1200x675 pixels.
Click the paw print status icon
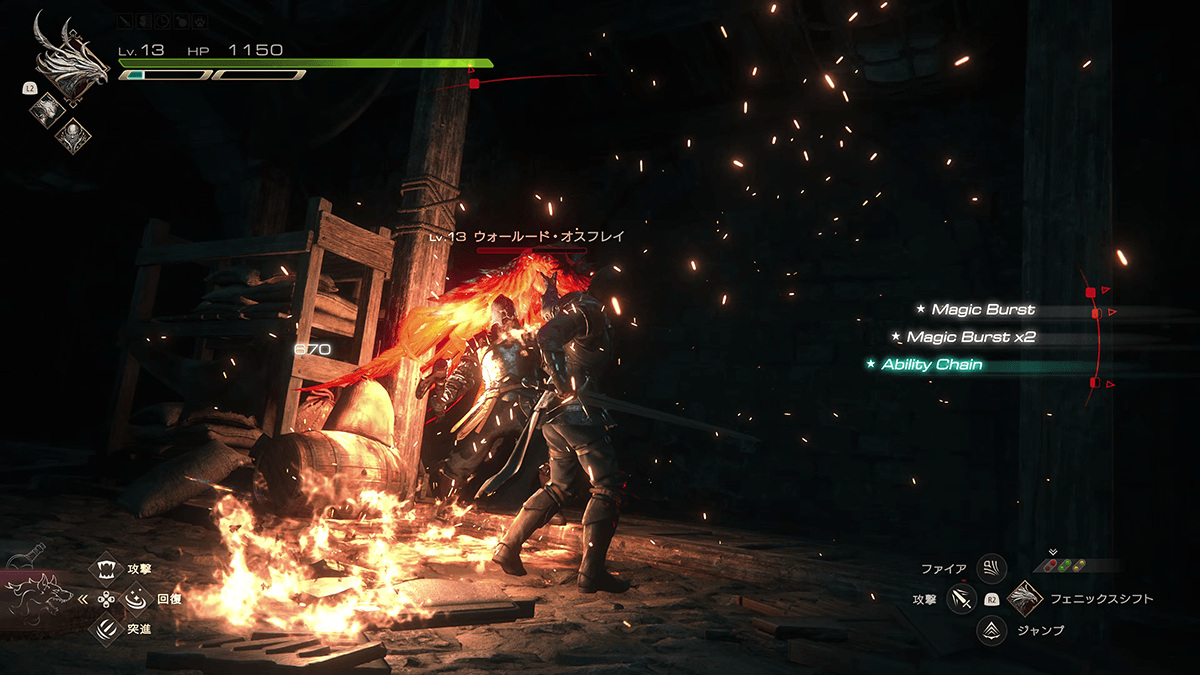(x=200, y=19)
